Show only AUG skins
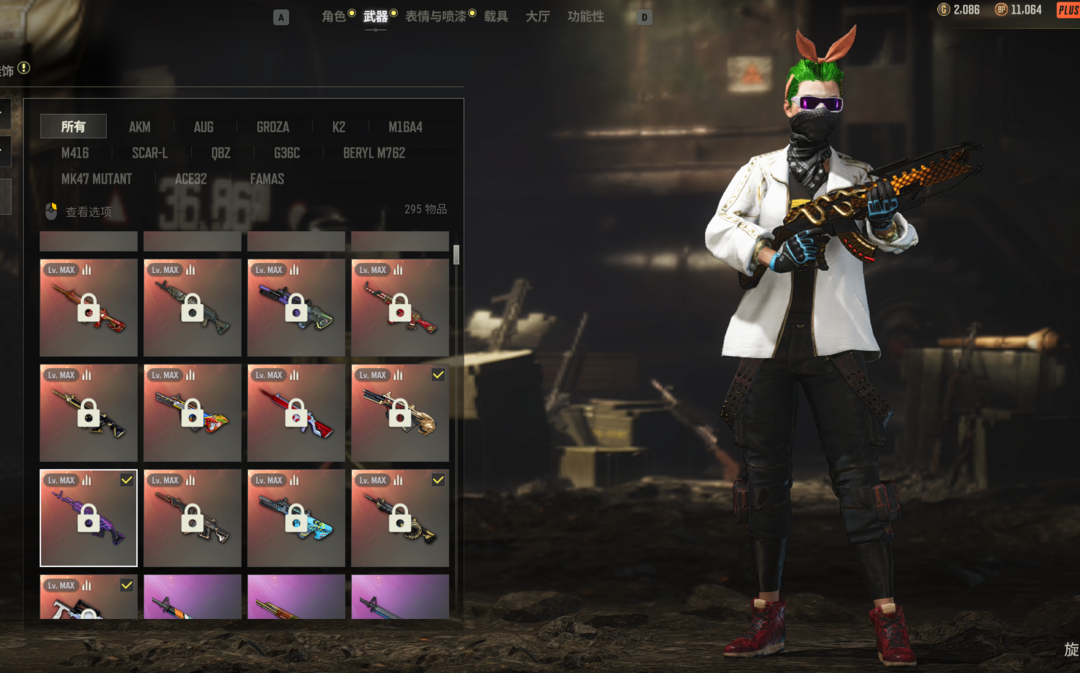 click(x=203, y=127)
